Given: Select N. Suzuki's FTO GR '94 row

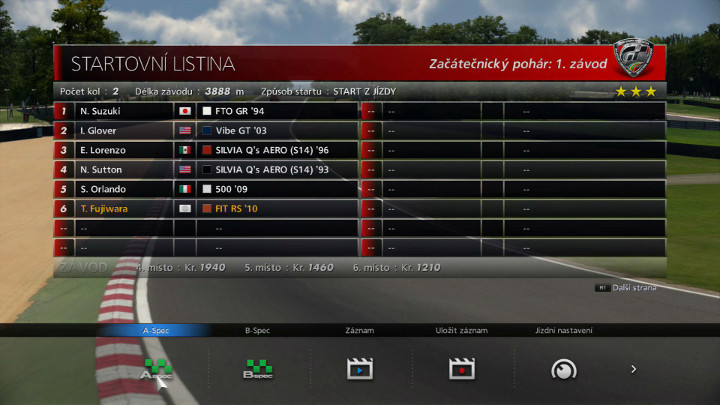Looking at the screenshot, I should [206, 111].
